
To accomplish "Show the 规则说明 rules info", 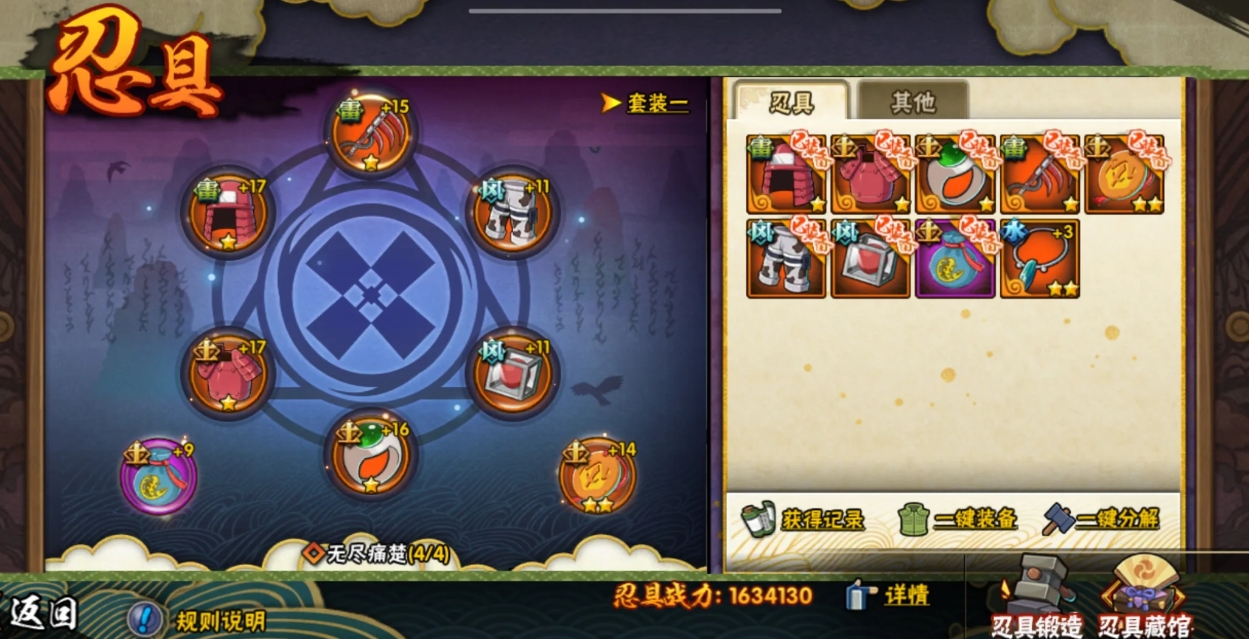I will click(x=198, y=619).
